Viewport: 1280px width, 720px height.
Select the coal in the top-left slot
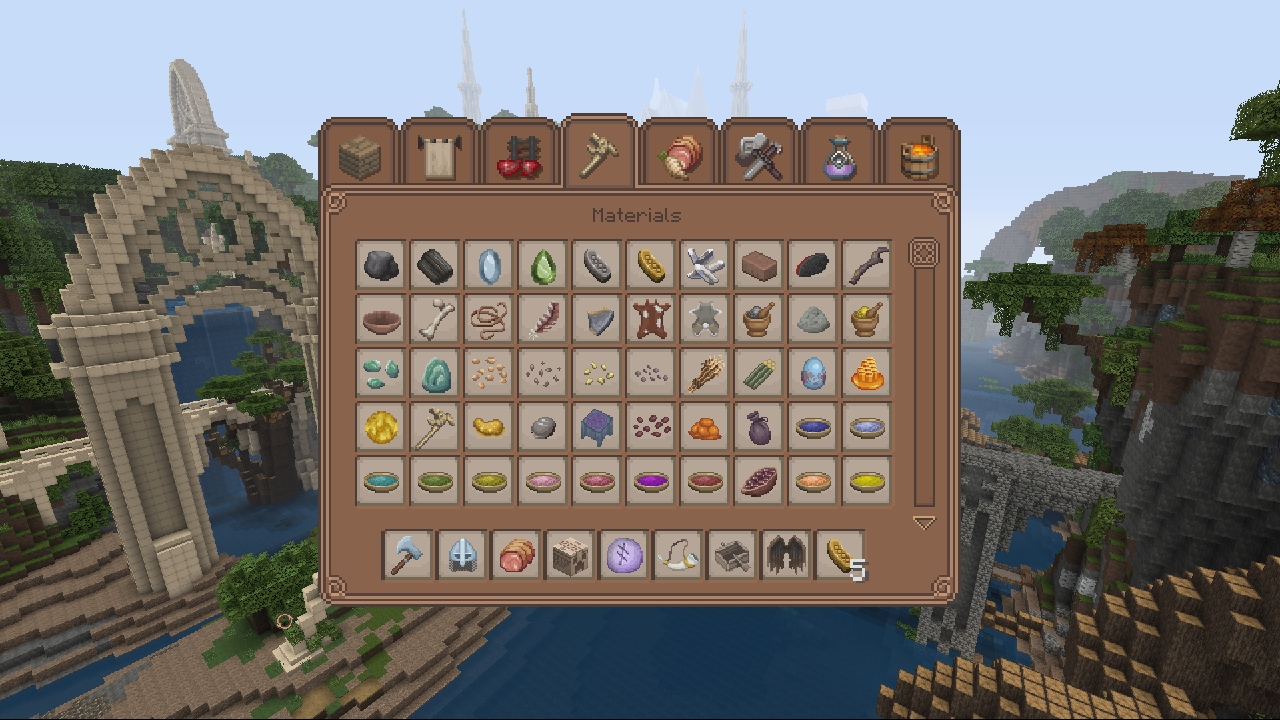pyautogui.click(x=381, y=265)
